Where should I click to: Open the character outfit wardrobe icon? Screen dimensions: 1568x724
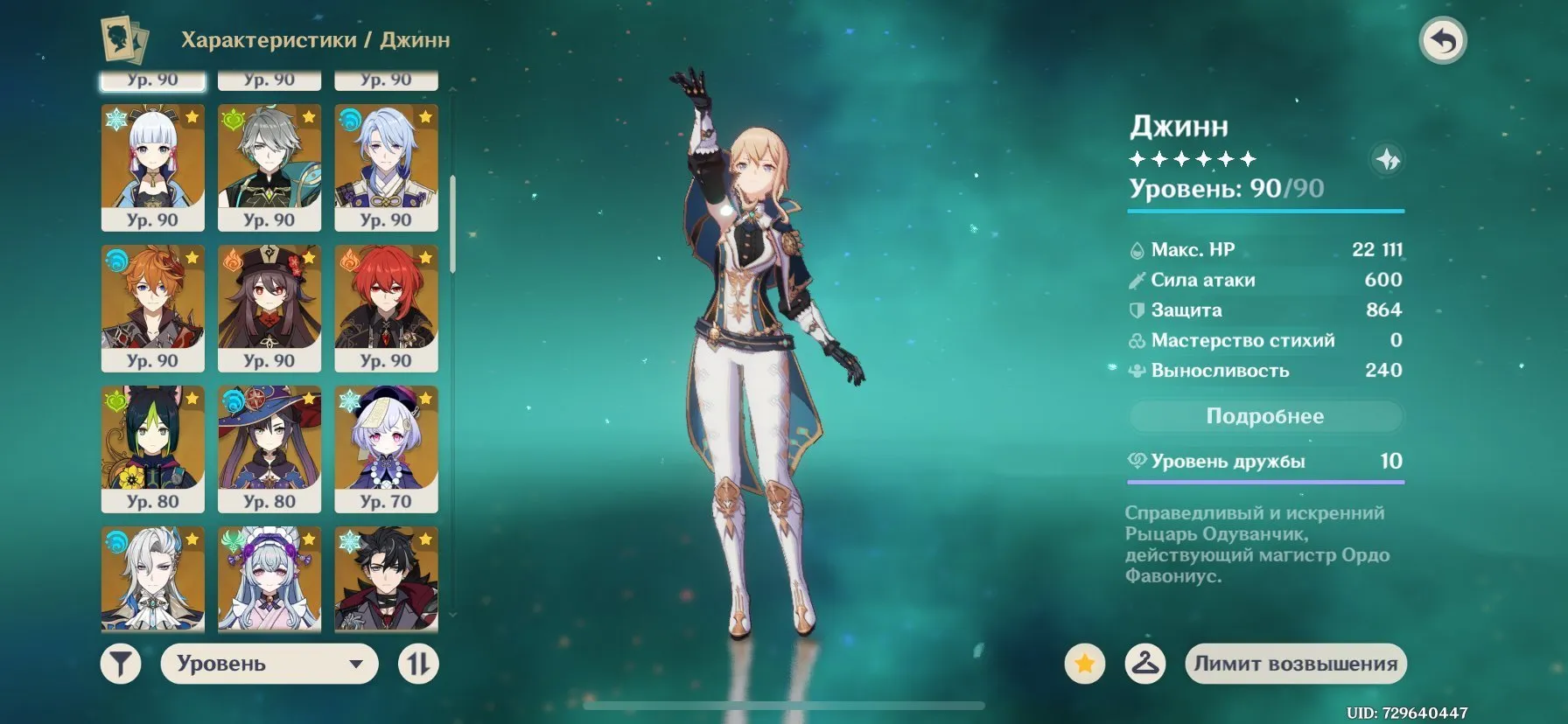click(1143, 663)
